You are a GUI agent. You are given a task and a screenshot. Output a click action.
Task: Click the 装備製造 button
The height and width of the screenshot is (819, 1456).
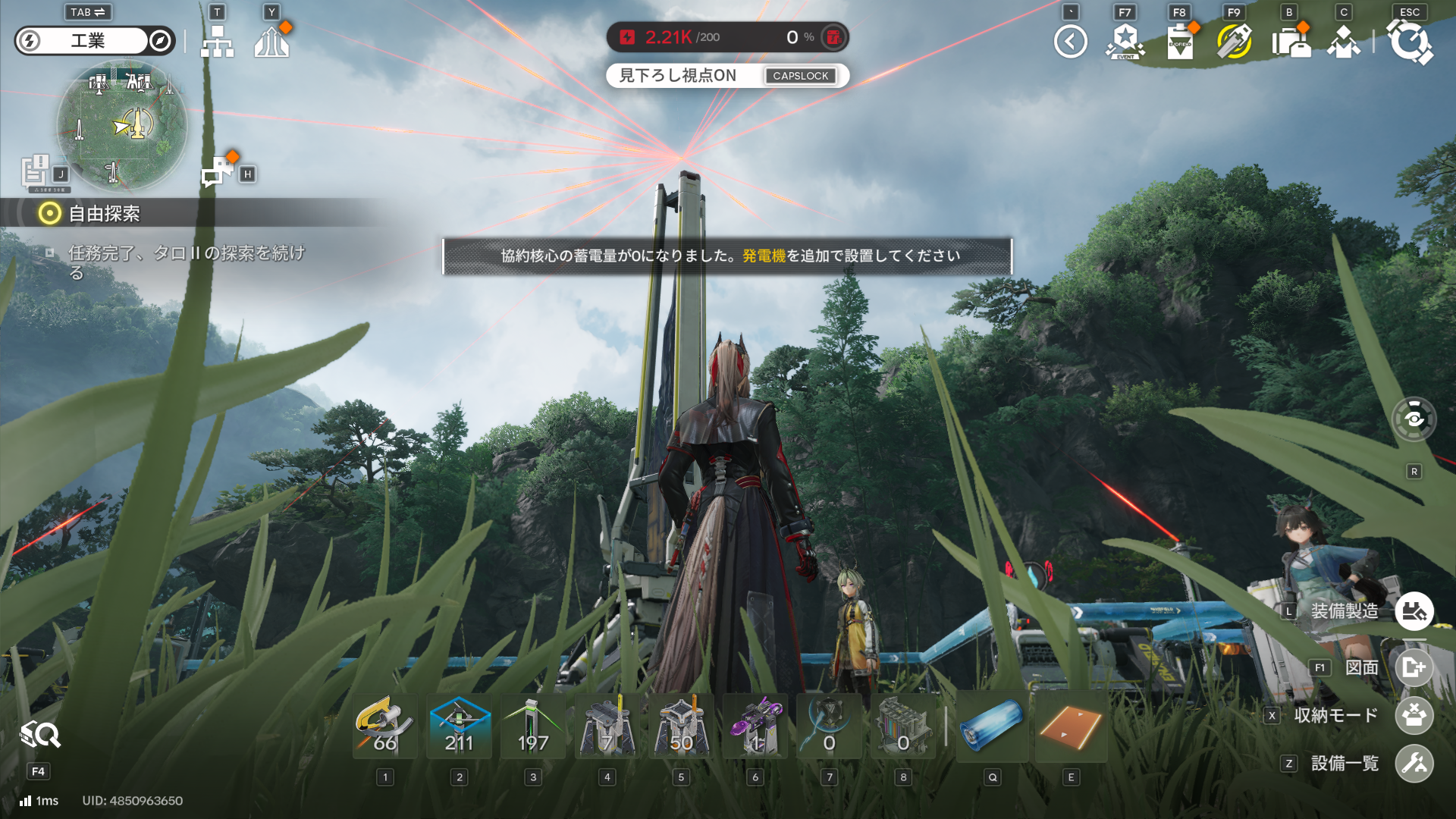[x=1414, y=611]
